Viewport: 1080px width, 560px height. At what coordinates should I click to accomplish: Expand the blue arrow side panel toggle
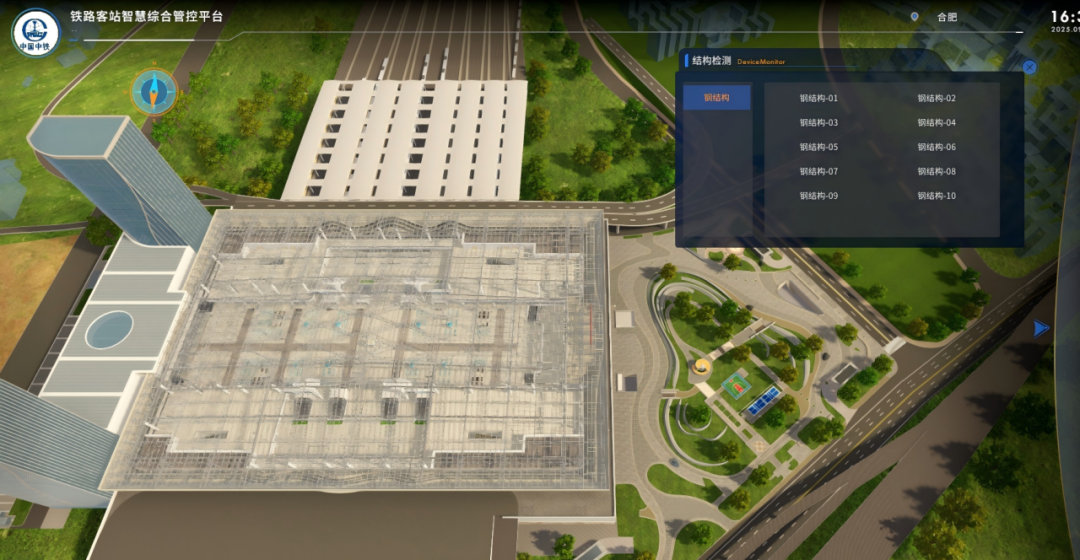pyautogui.click(x=1042, y=328)
